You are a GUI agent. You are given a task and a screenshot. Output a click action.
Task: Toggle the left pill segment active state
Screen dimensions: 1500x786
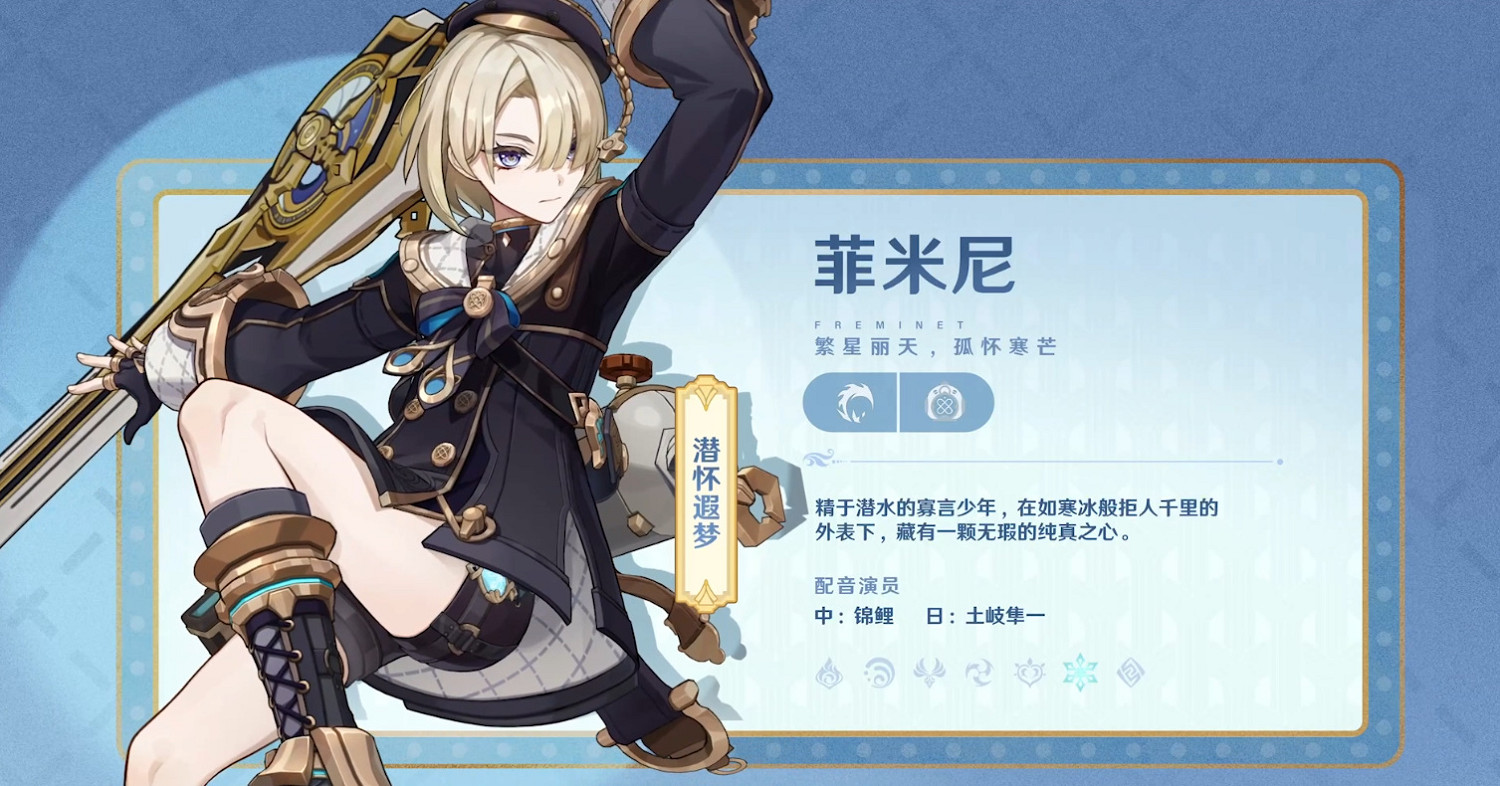[848, 402]
